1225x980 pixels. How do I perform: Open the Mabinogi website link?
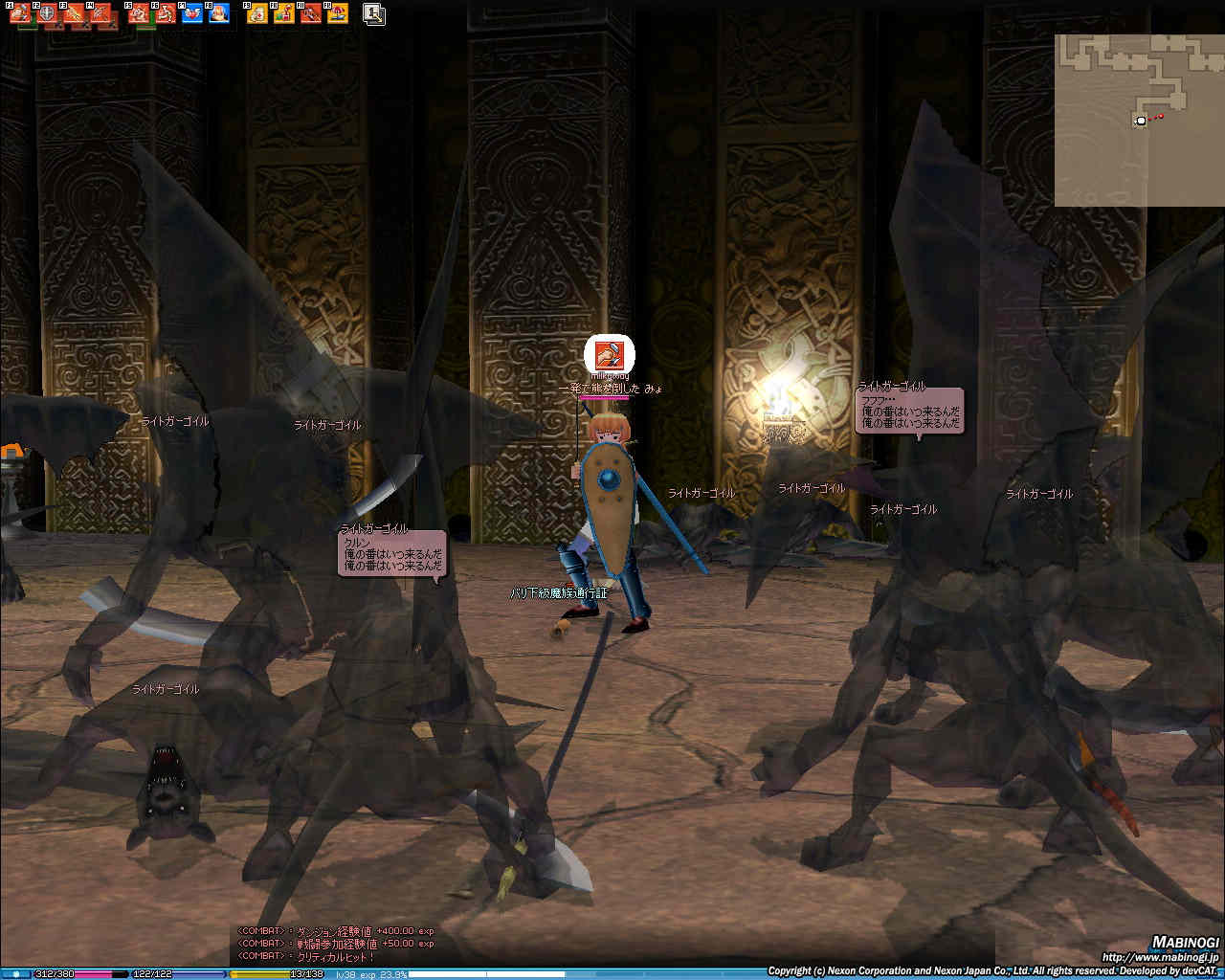coord(1160,957)
